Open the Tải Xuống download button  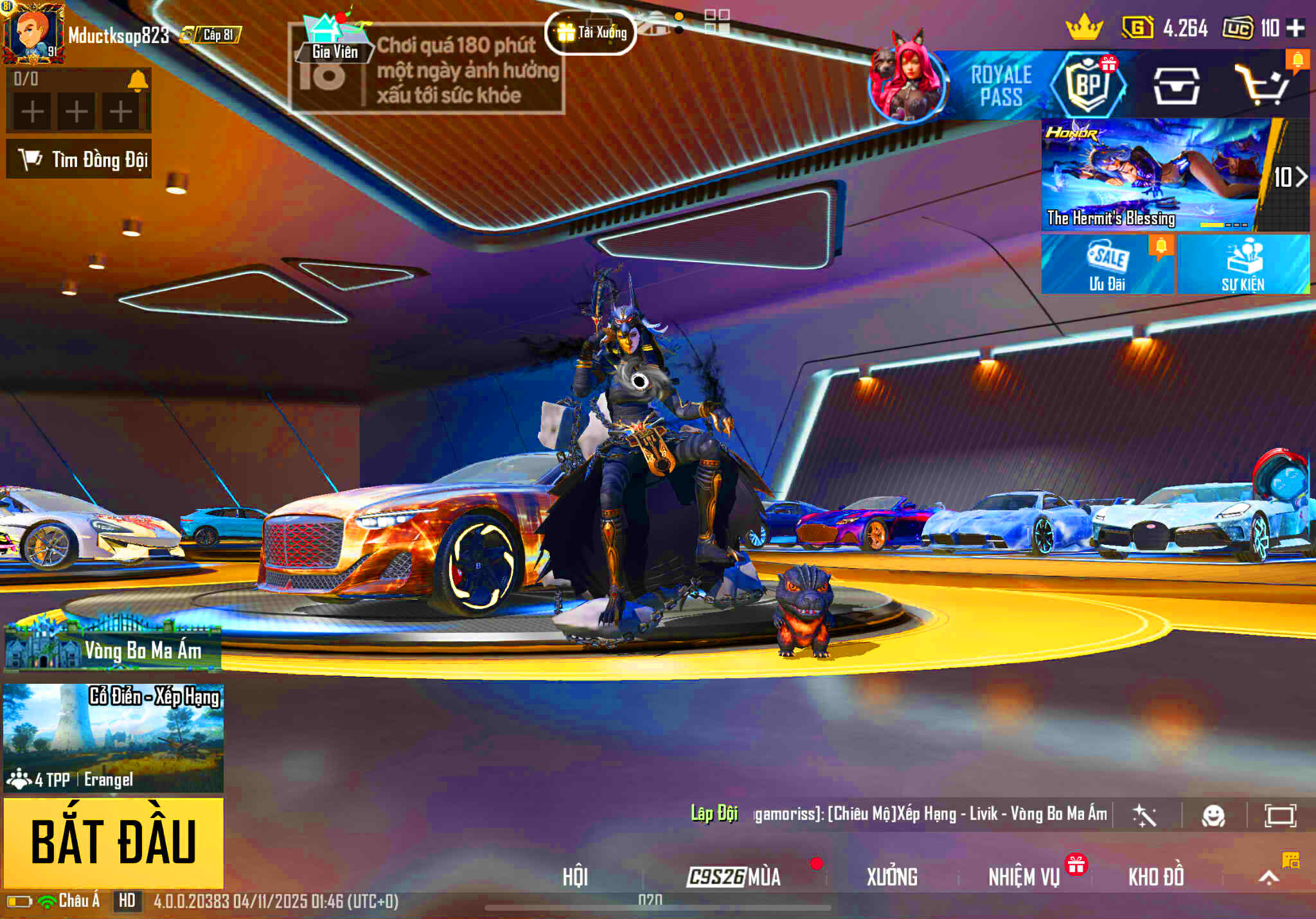591,33
